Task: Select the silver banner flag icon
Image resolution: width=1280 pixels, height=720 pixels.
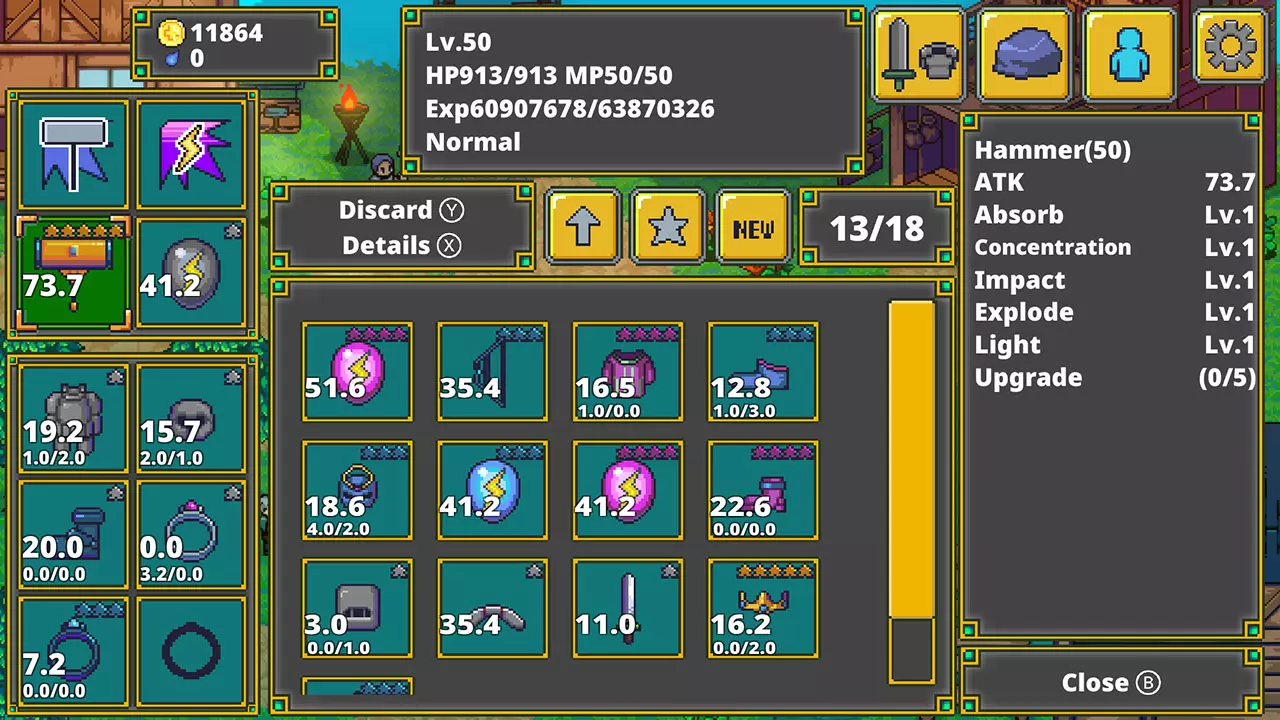Action: click(72, 153)
